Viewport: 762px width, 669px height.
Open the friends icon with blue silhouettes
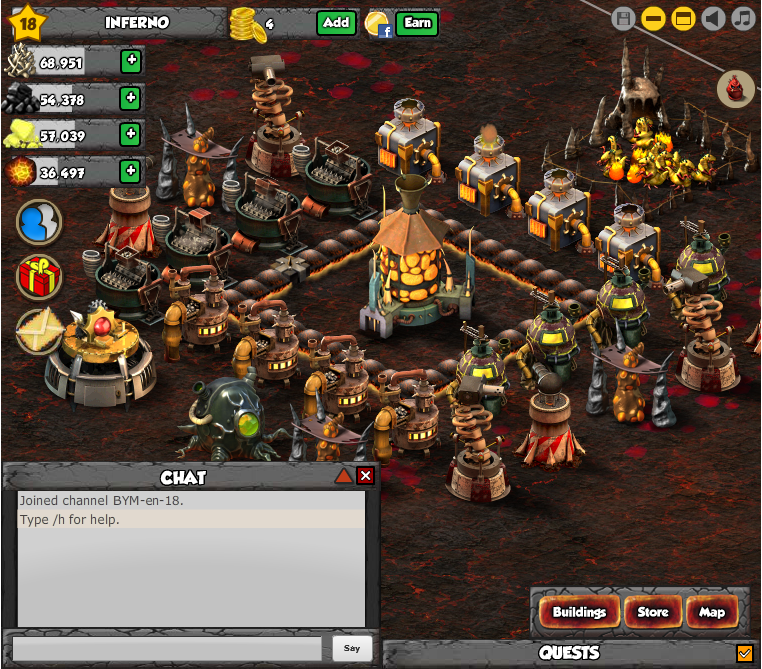[x=39, y=222]
